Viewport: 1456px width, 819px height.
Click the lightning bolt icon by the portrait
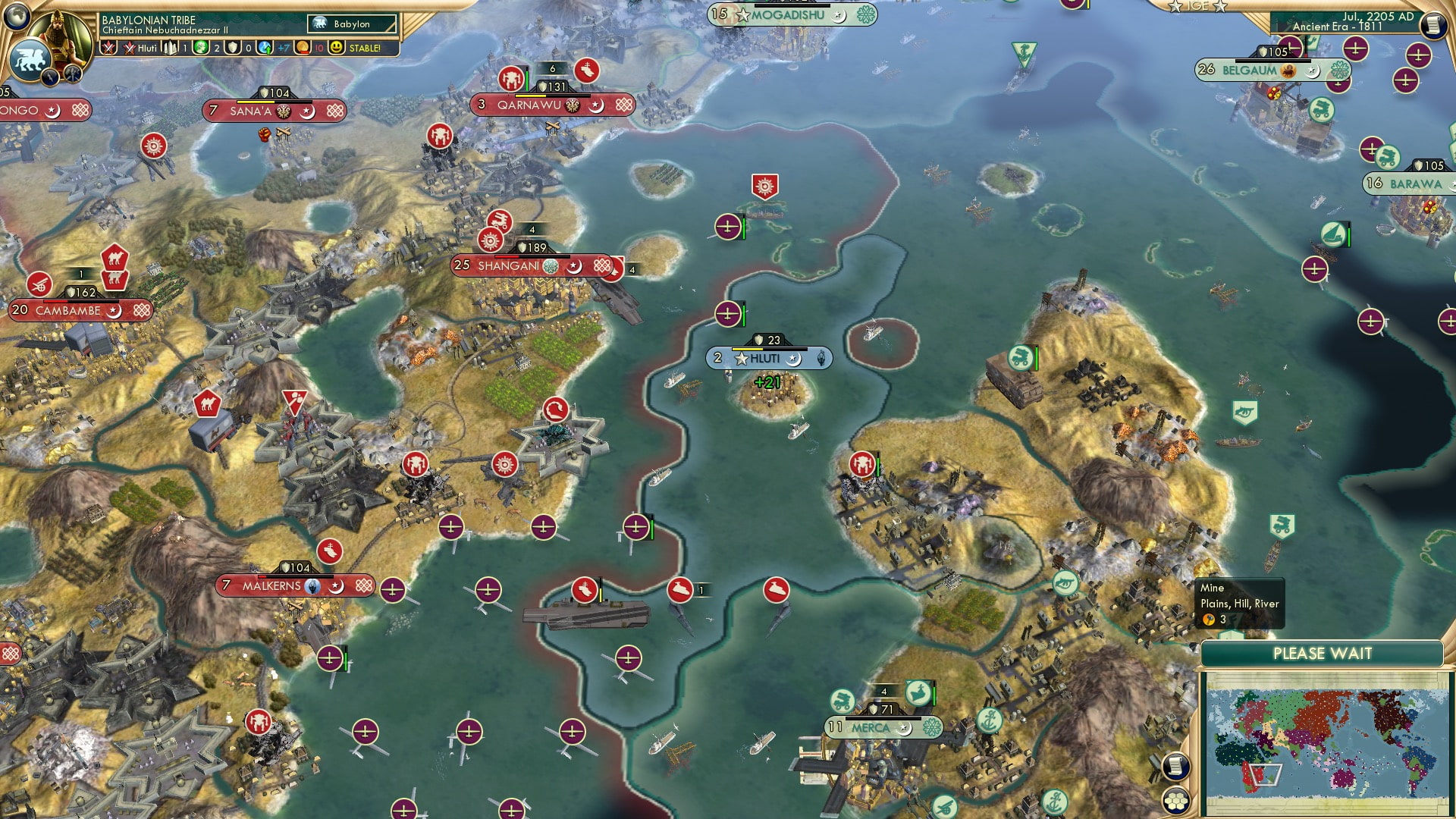point(52,77)
